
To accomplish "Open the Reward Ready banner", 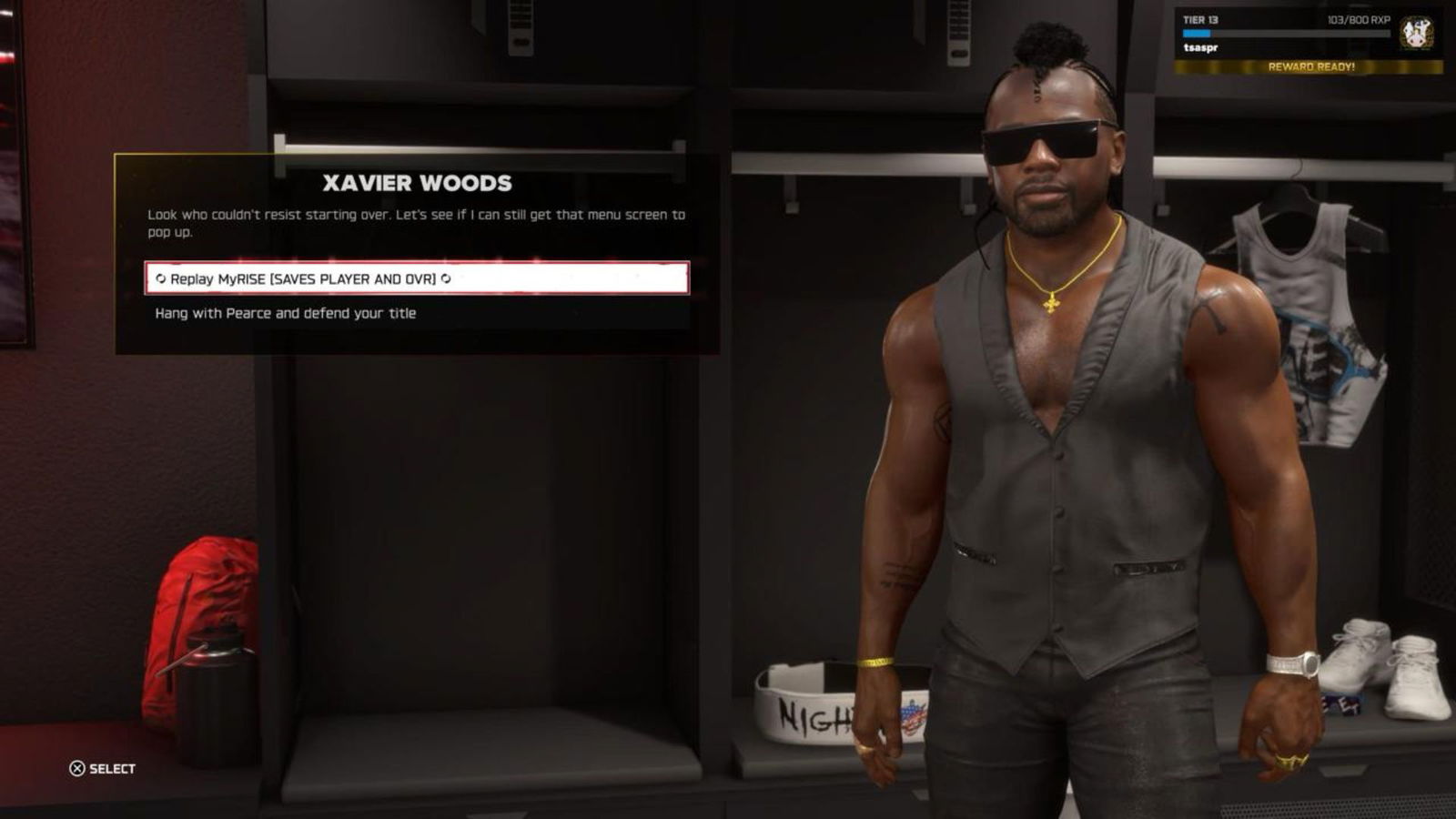I will [1310, 66].
